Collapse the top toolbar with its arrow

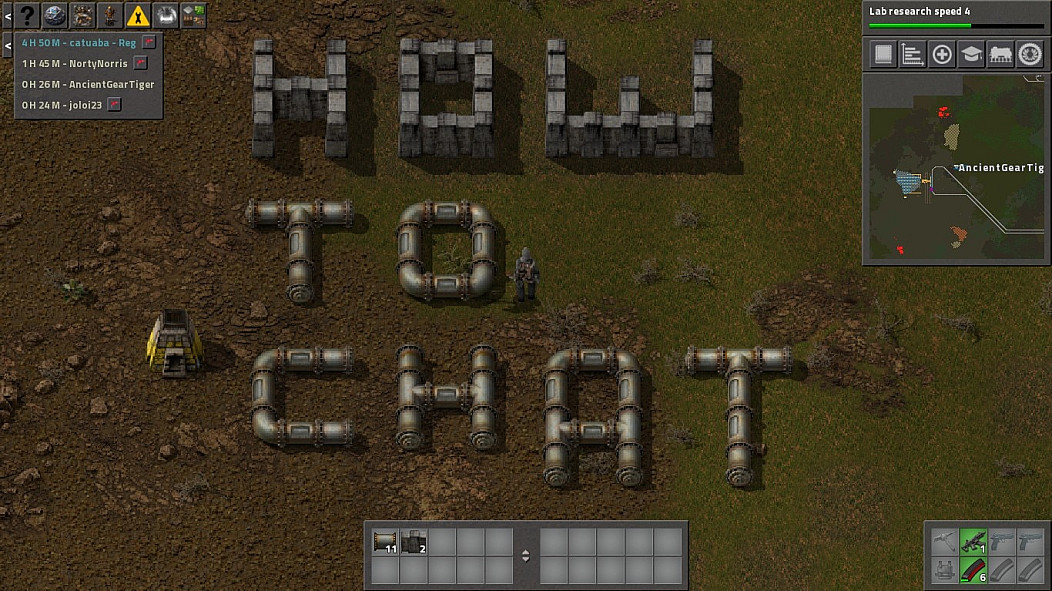(7, 15)
